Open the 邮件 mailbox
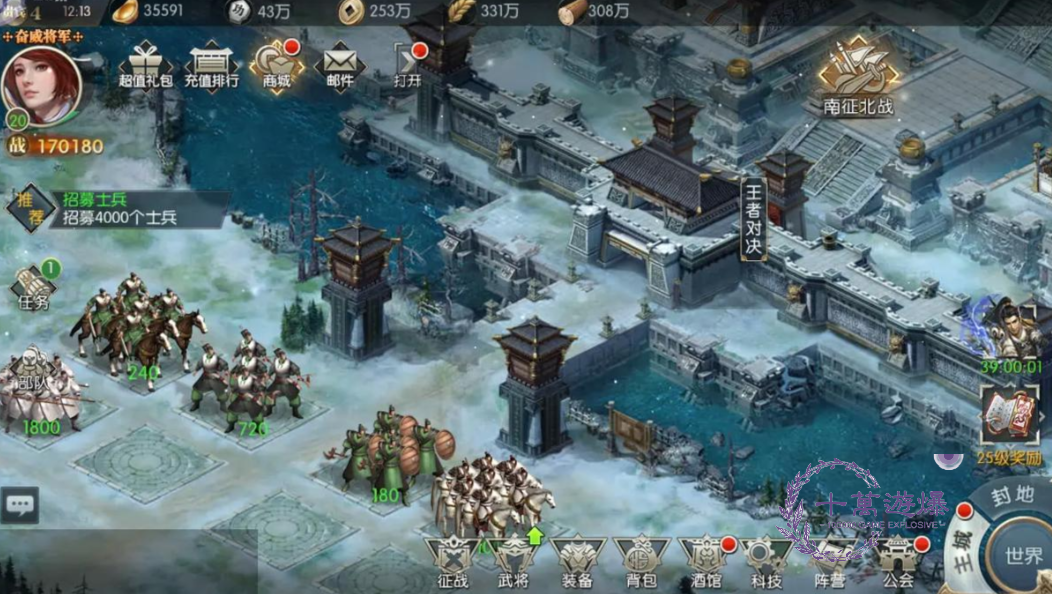Viewport: 1052px width, 594px height. [339, 65]
